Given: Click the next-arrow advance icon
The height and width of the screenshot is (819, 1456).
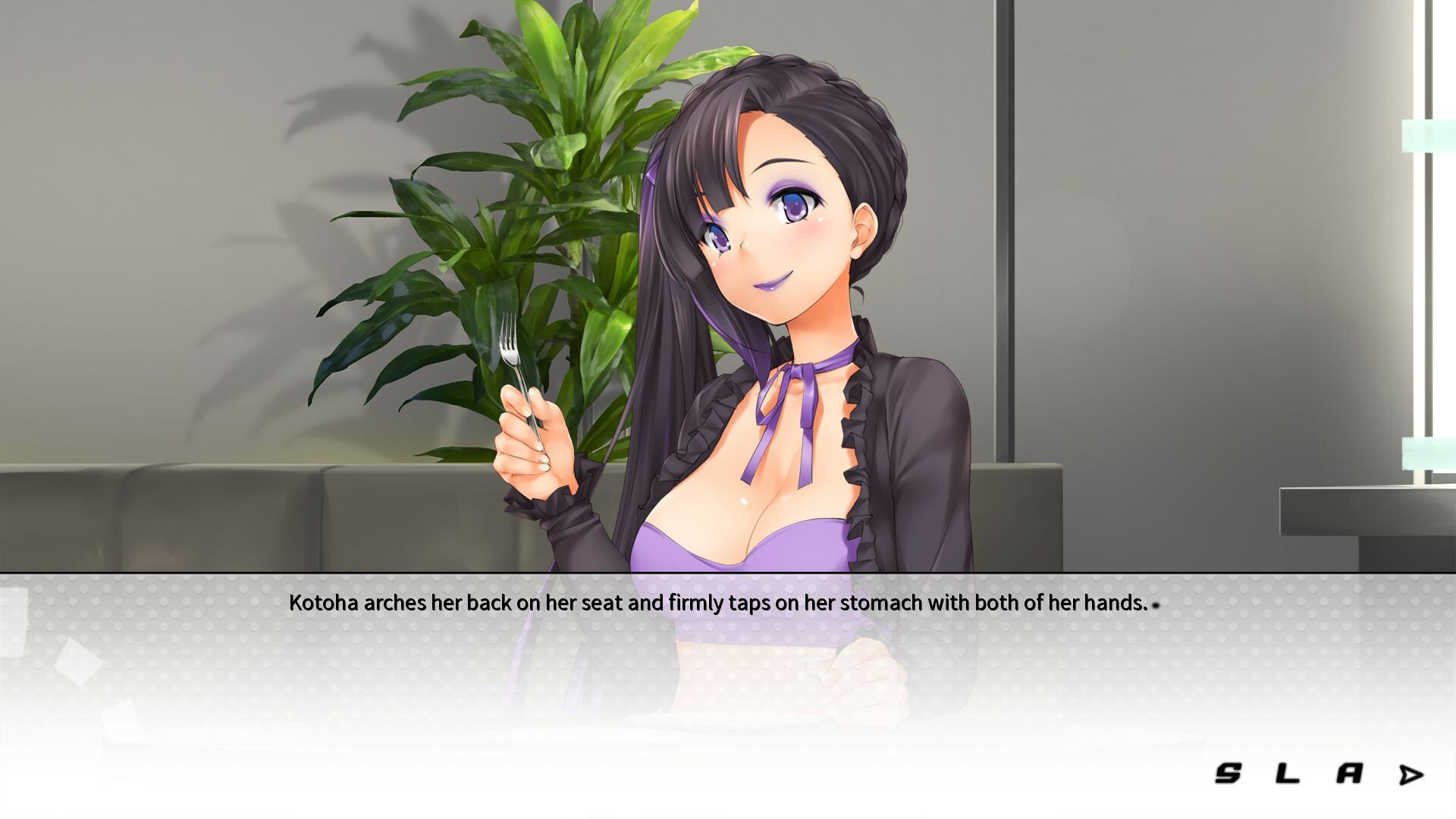Looking at the screenshot, I should point(1412,775).
